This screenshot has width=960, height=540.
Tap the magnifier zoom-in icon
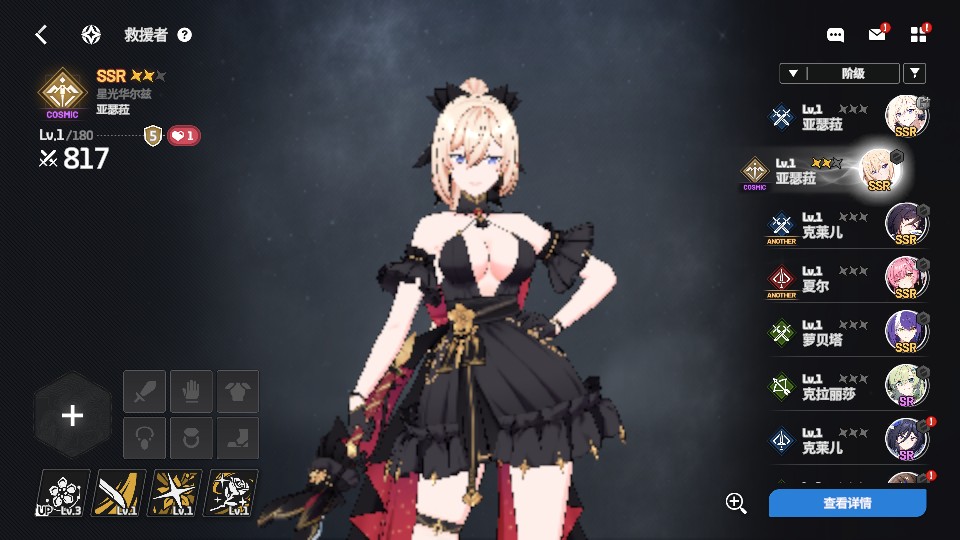coord(737,503)
